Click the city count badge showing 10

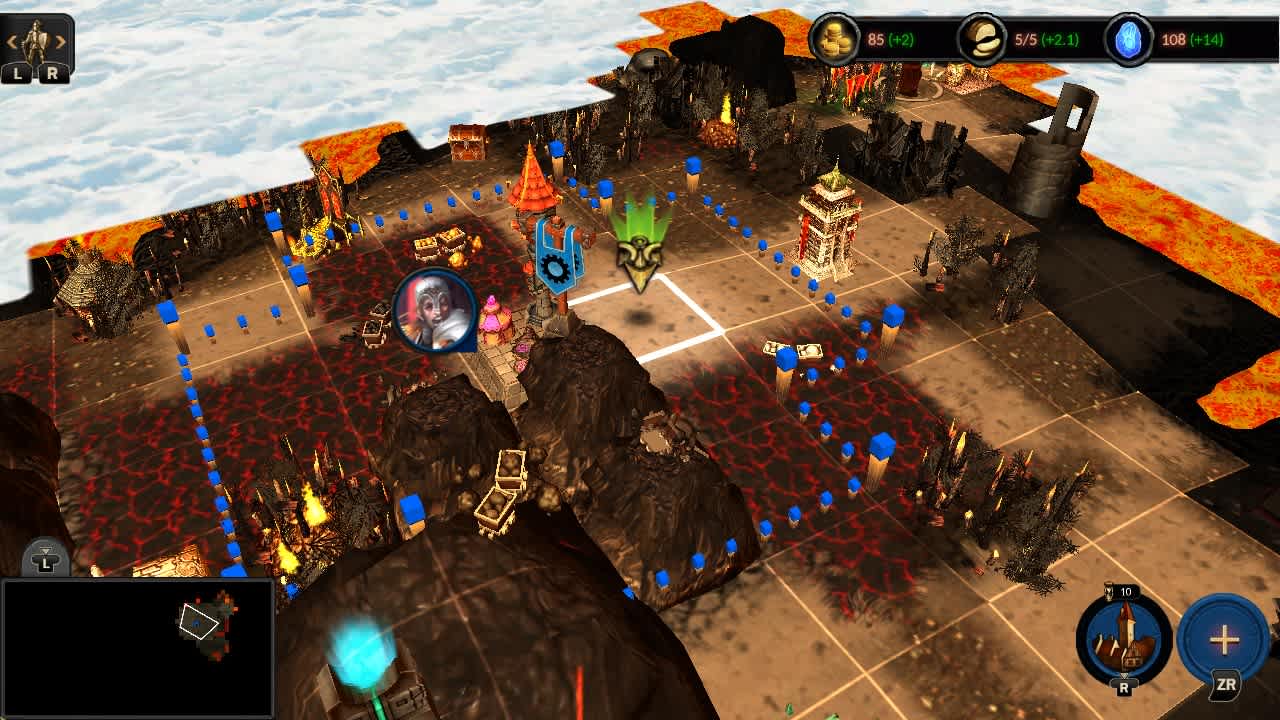1127,591
